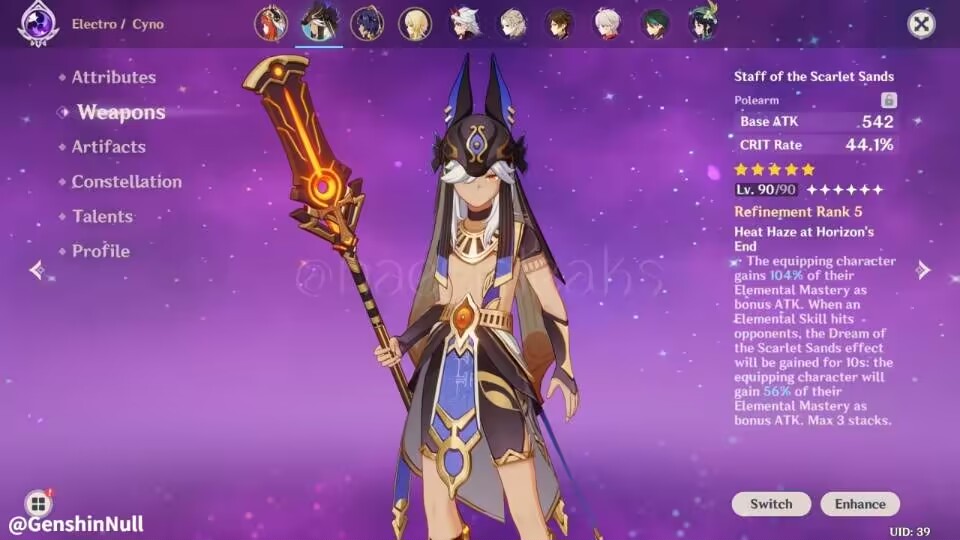Open the four-square menu icon
960x540 pixels.
pos(38,503)
